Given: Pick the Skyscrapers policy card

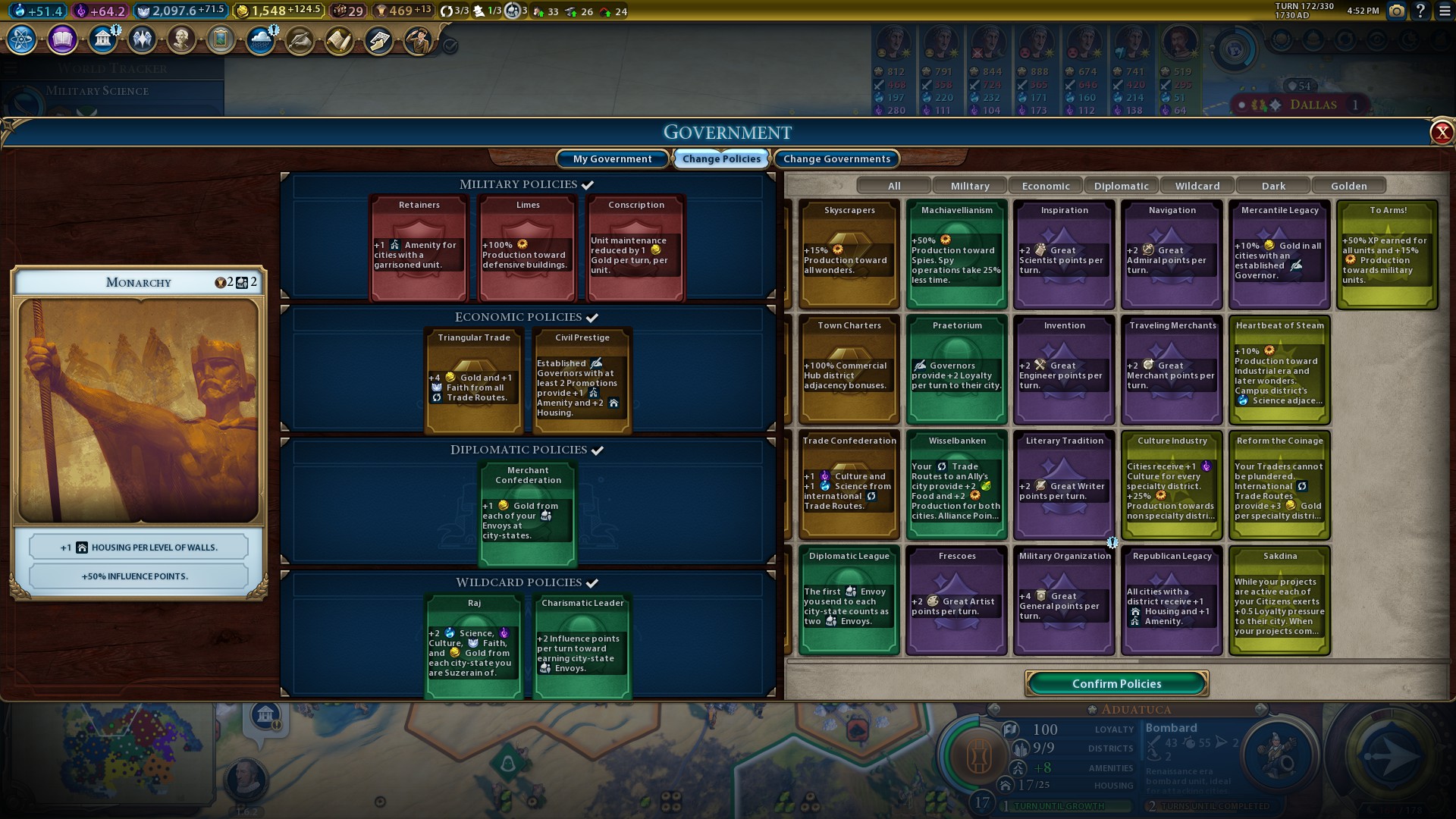Looking at the screenshot, I should (x=849, y=254).
